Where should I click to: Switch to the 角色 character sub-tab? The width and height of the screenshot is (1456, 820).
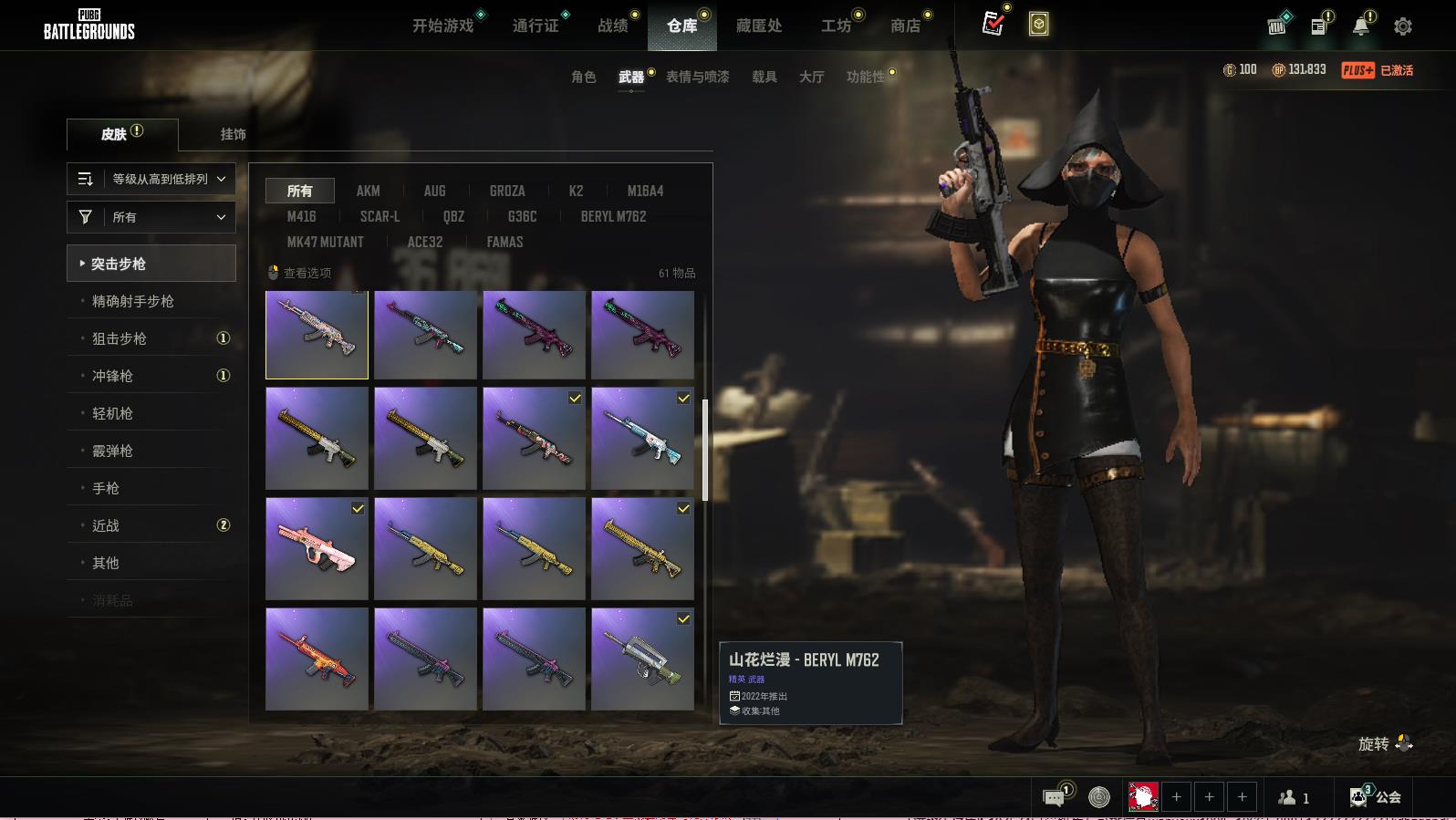[x=583, y=77]
